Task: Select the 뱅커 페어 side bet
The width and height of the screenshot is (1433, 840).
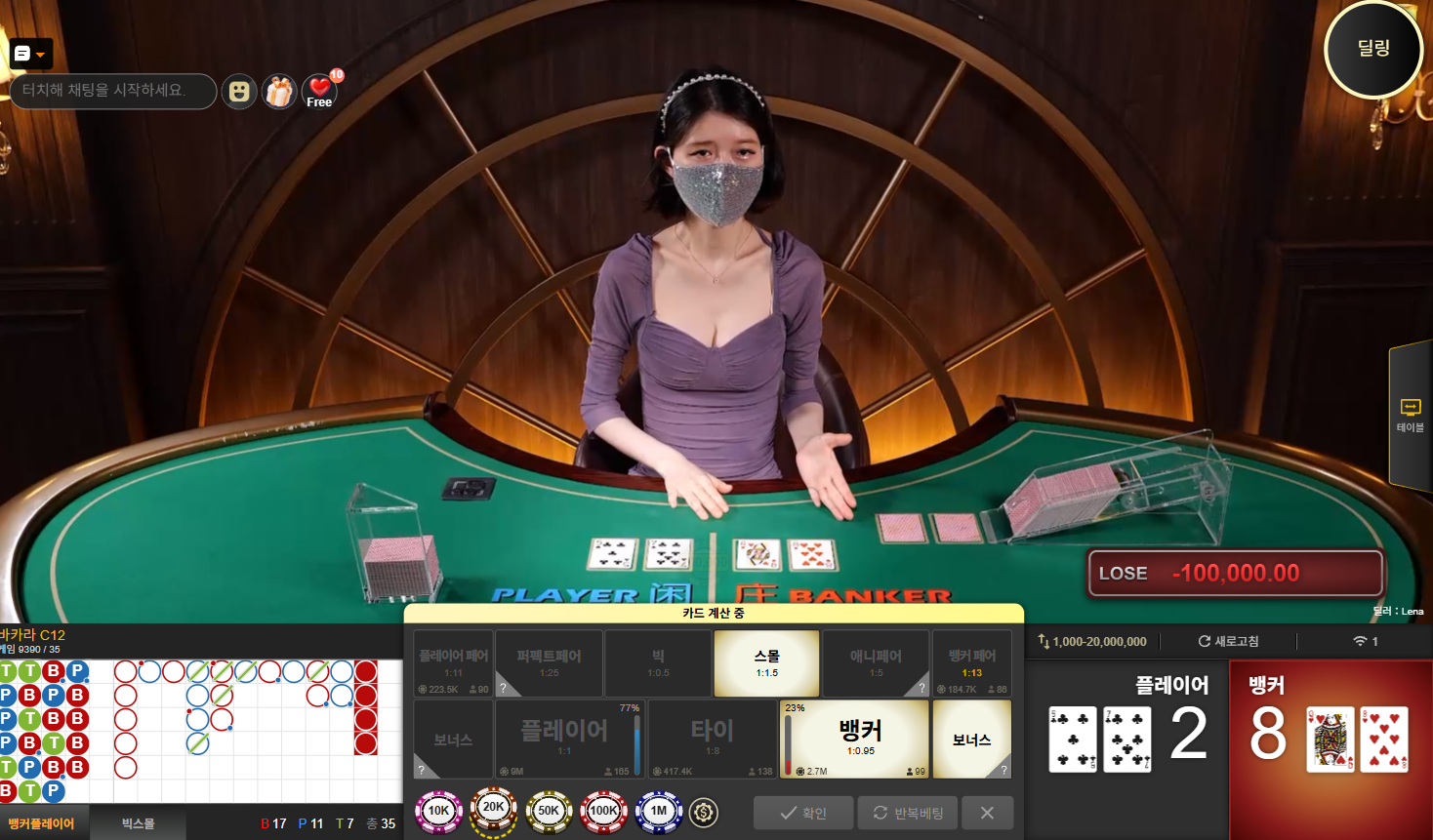Action: (x=971, y=663)
